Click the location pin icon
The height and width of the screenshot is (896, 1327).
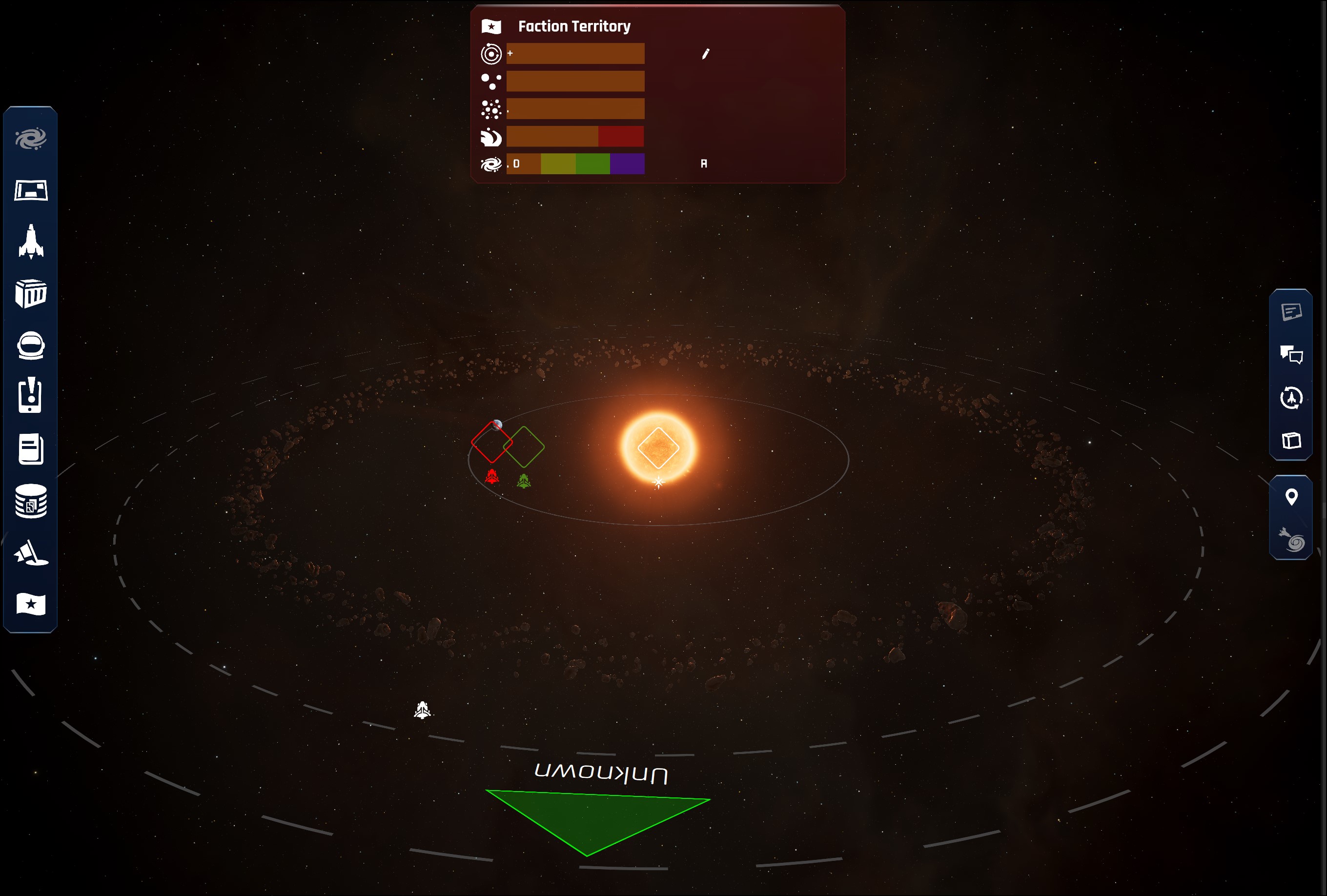pos(1291,497)
